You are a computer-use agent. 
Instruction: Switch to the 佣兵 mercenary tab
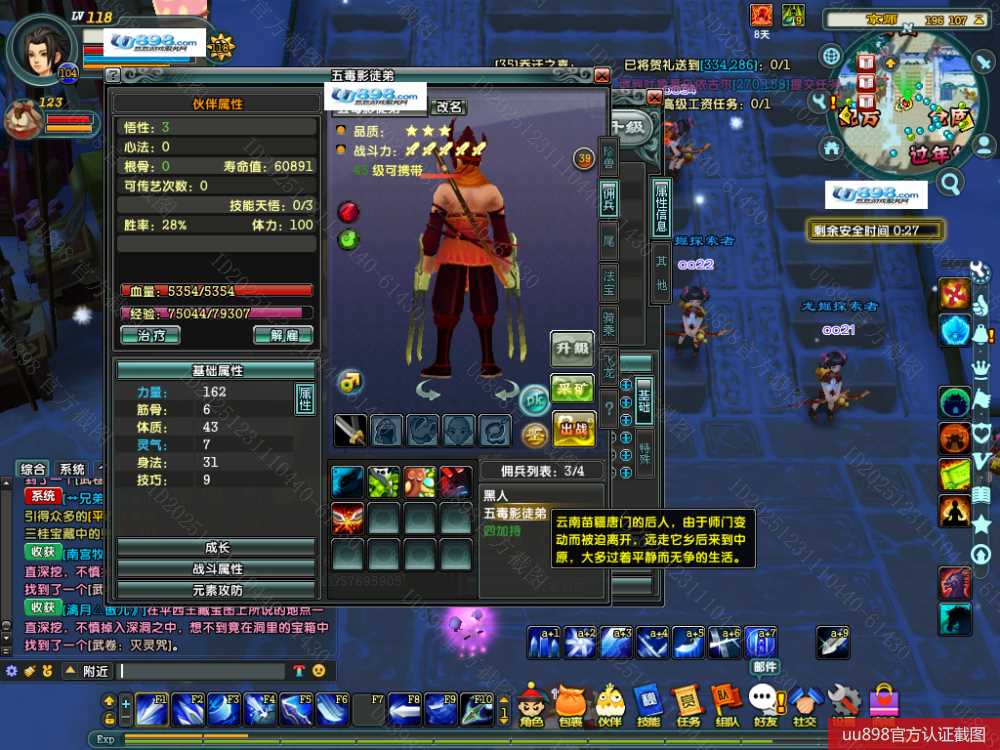608,197
